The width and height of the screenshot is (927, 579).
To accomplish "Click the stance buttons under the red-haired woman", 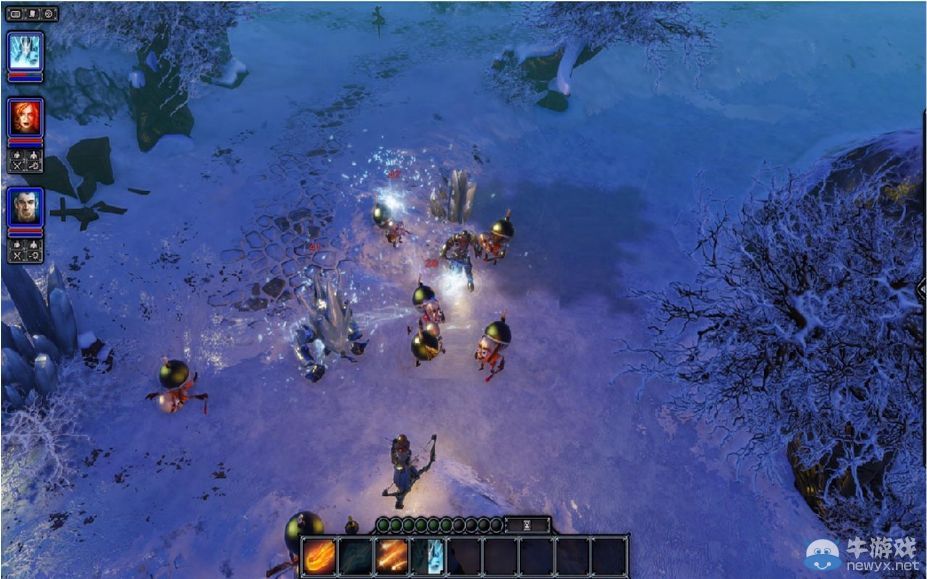I will click(25, 160).
